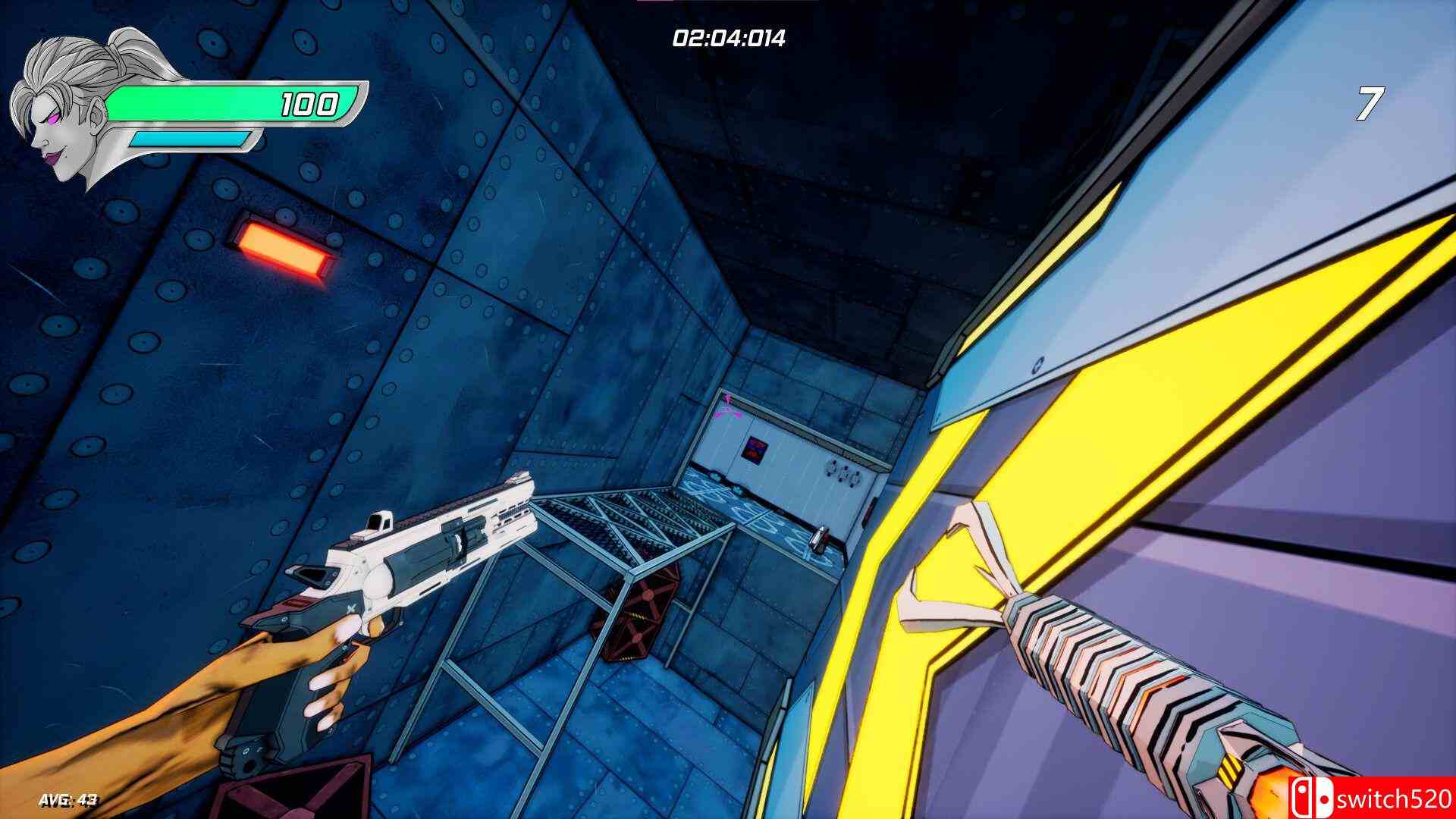The height and width of the screenshot is (819, 1456).
Task: Expand the blue stamina bar panel
Action: (x=190, y=140)
